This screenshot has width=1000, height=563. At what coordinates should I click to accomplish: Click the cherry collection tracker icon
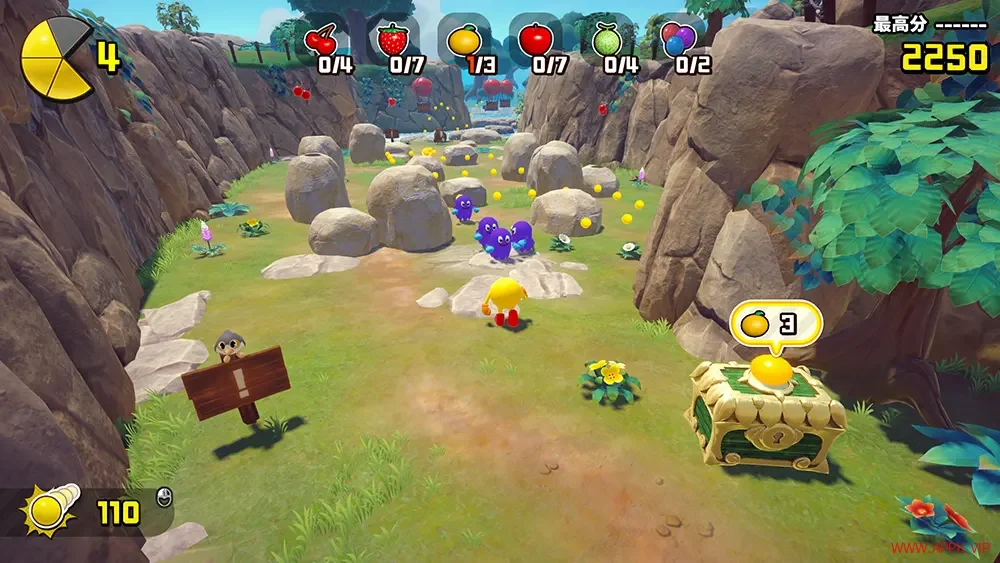(321, 41)
